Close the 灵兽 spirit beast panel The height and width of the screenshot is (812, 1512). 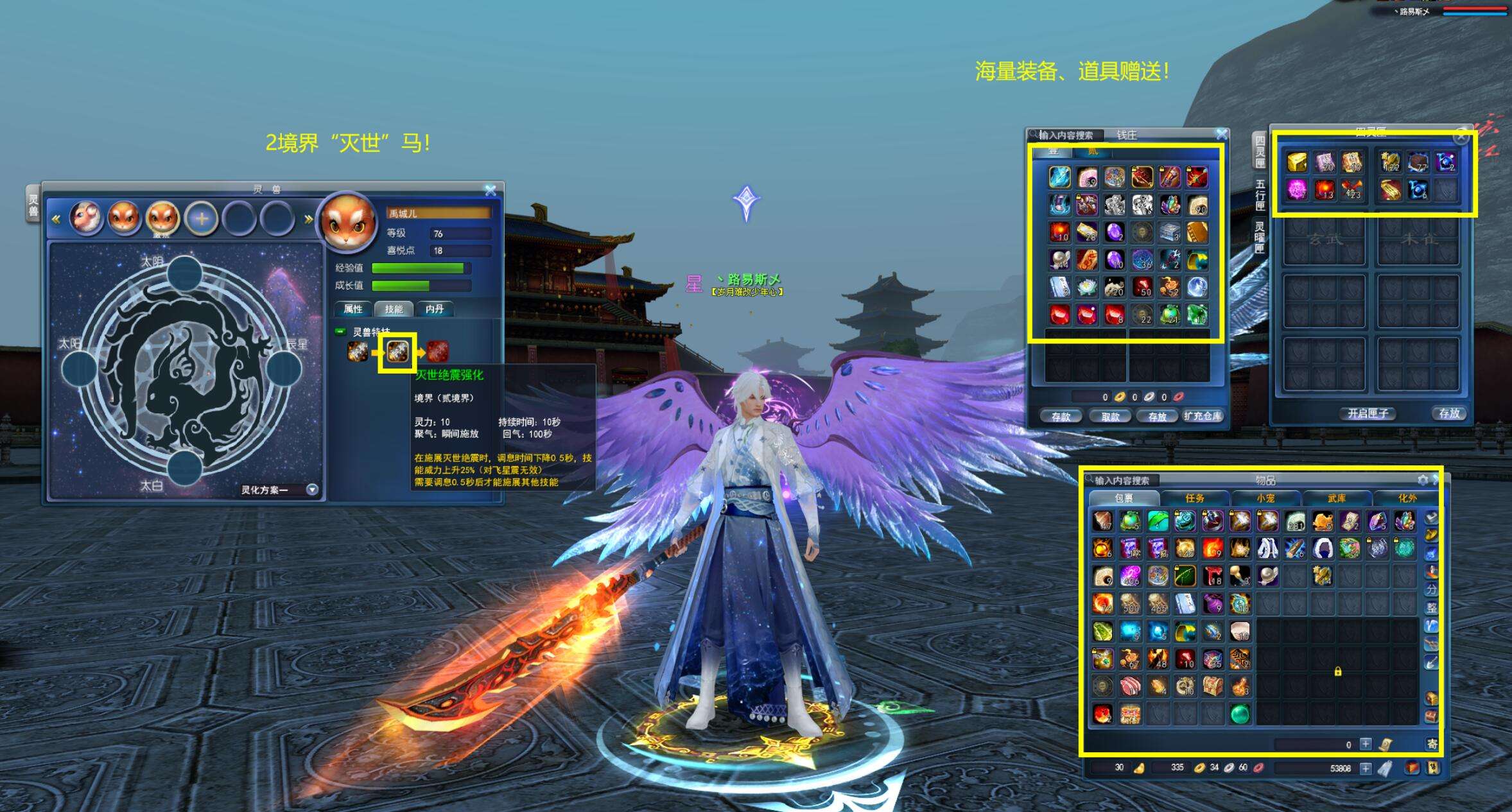coord(491,190)
